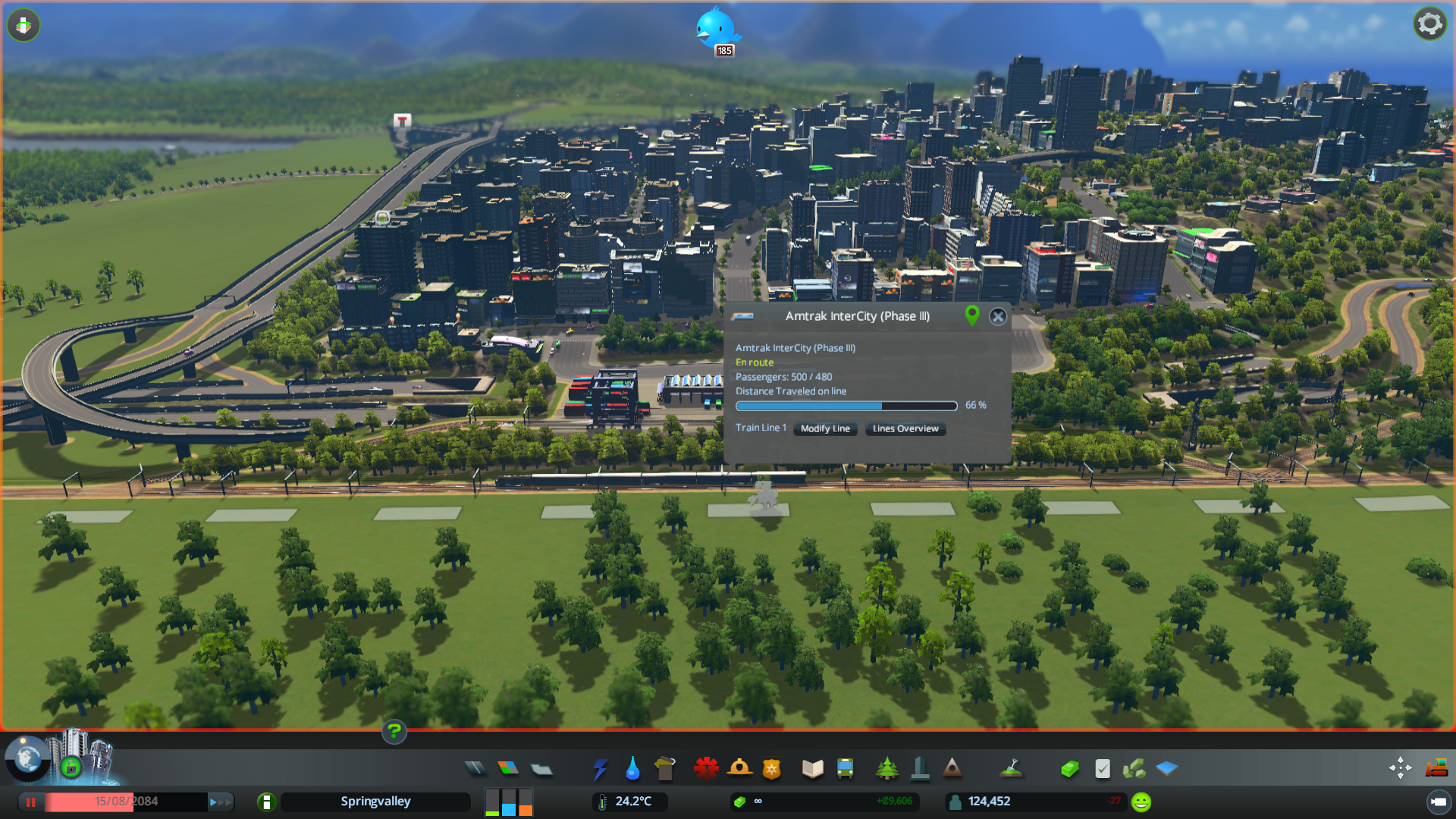Click the Springvalley city name field
This screenshot has height=819, width=1456.
click(375, 802)
